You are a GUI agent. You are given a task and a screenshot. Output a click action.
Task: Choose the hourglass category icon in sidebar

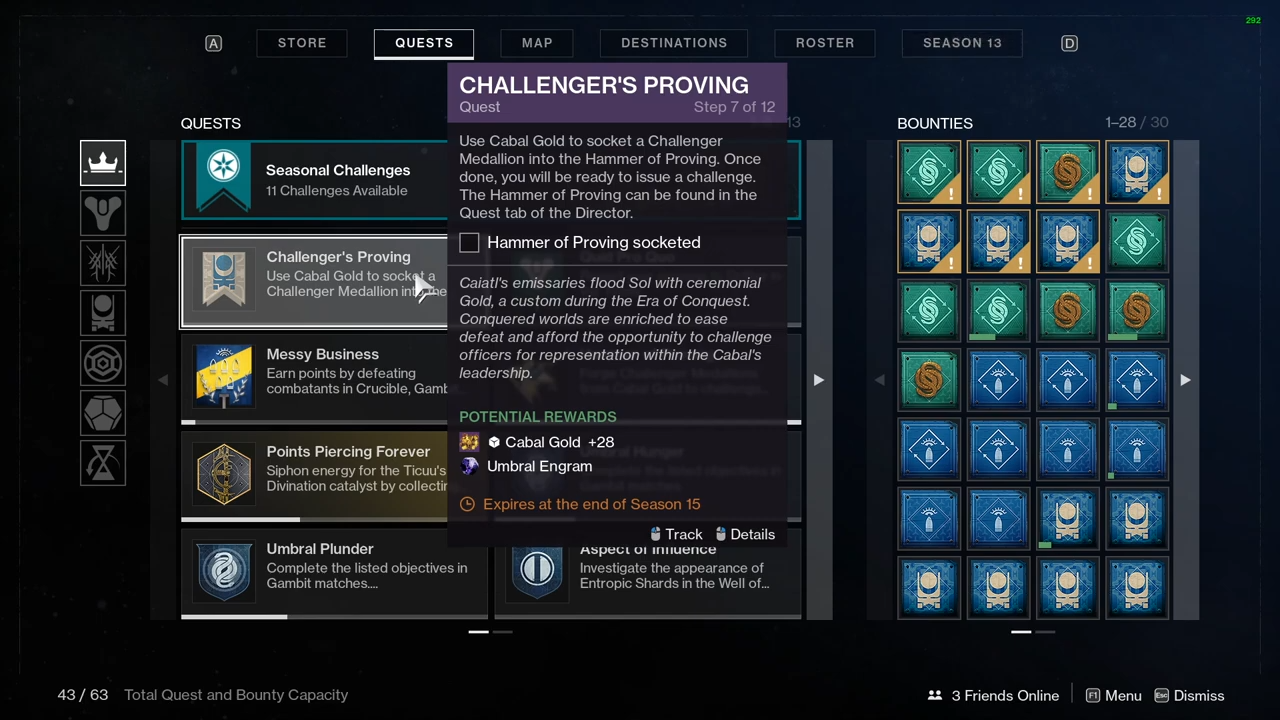103,462
